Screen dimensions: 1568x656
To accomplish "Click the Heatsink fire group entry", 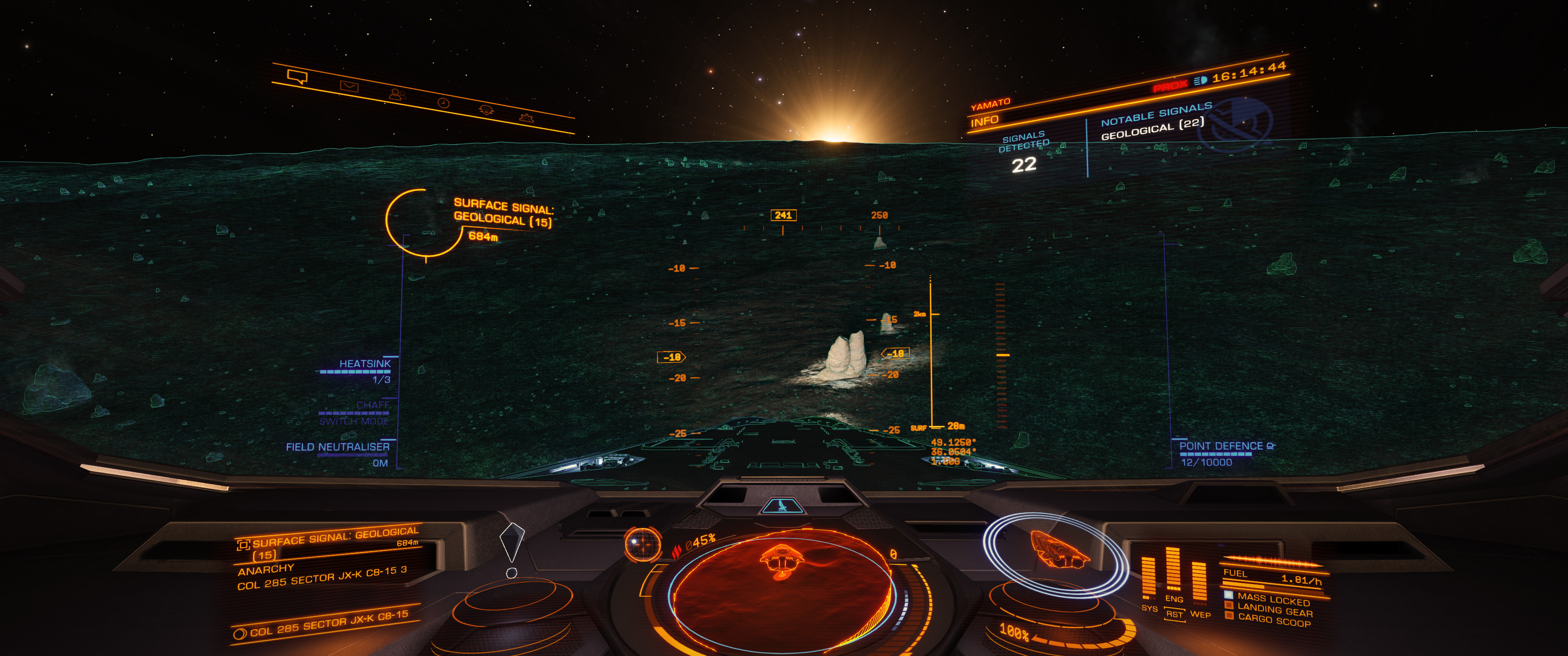I will (x=364, y=364).
